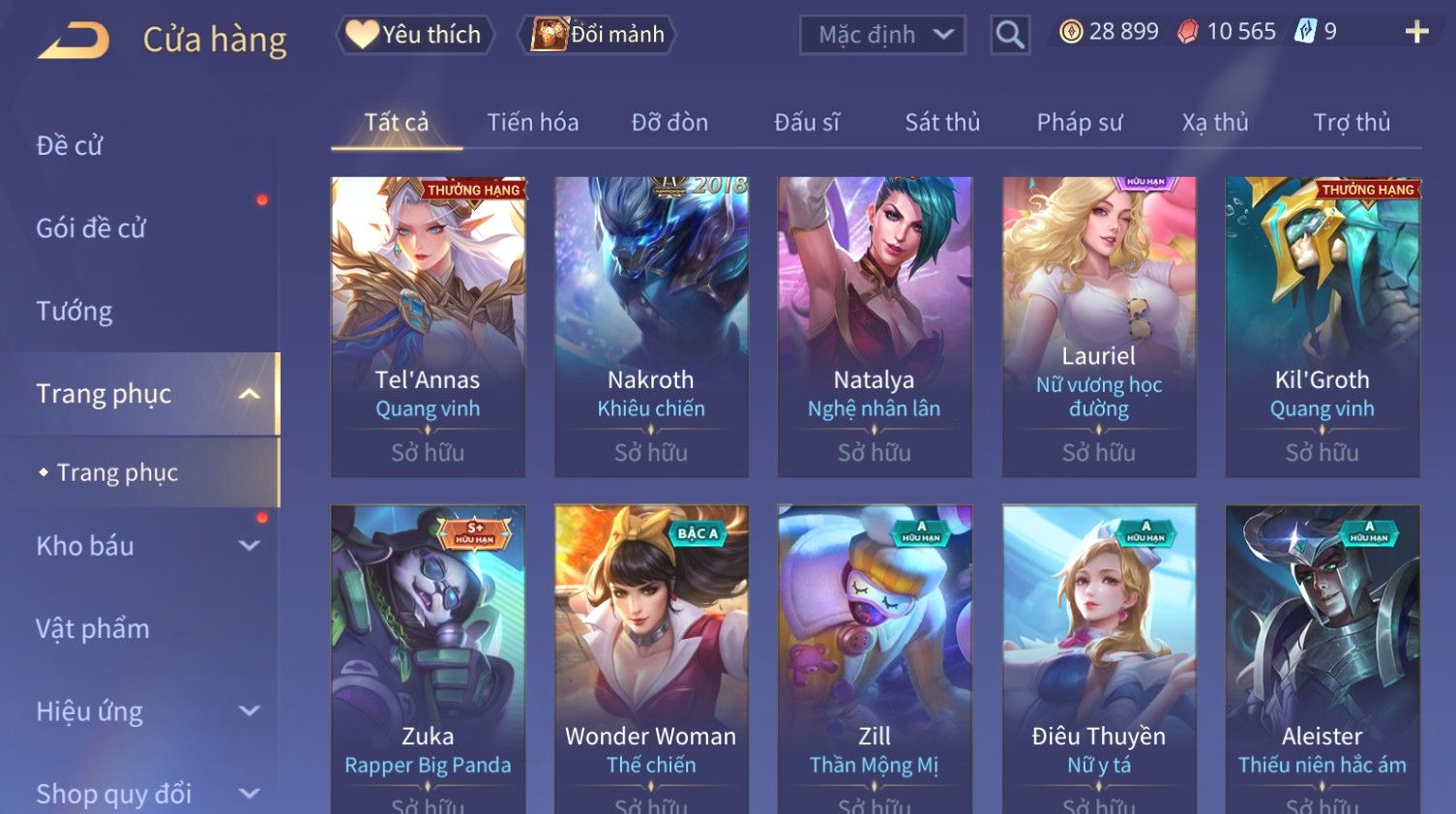Pick the Lauriel Nữ vương học đường card
Screen dimensions: 1456x814
tap(1099, 326)
